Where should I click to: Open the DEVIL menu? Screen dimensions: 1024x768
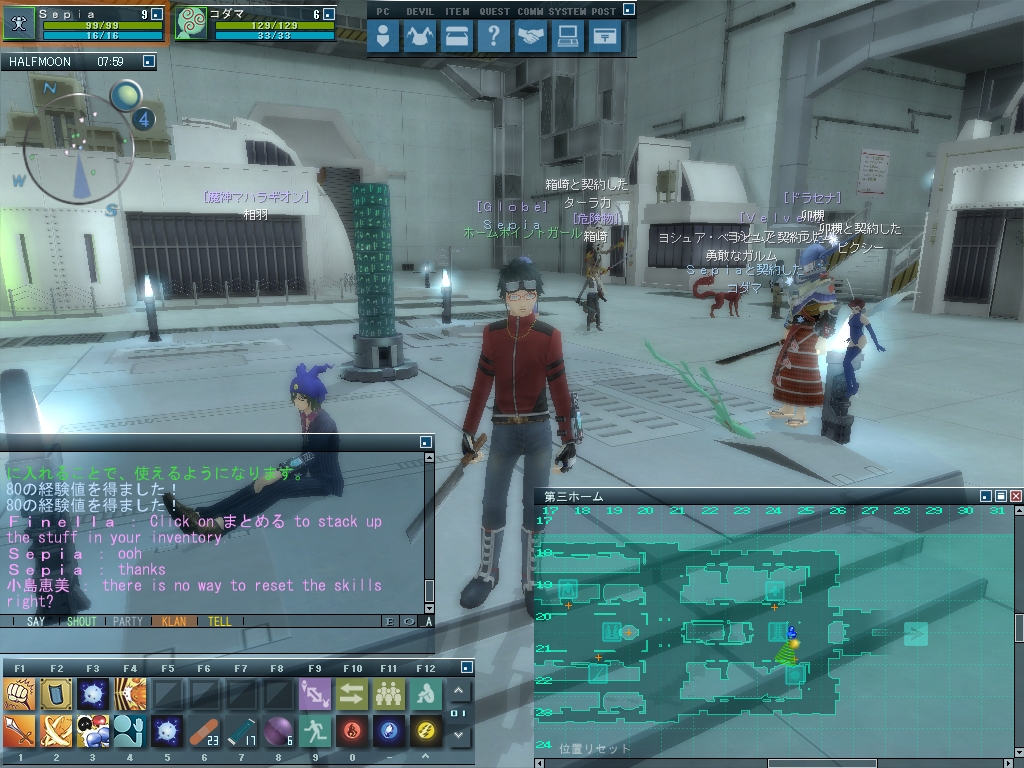[x=420, y=37]
